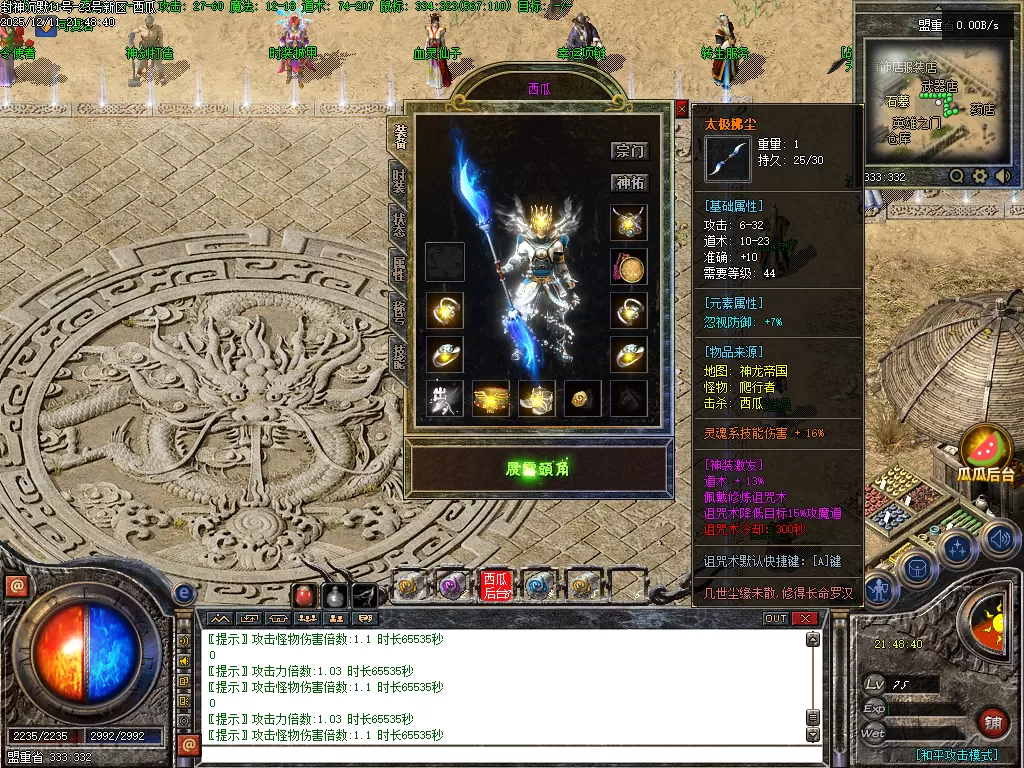Click the round 铺 shop button

pos(992,721)
